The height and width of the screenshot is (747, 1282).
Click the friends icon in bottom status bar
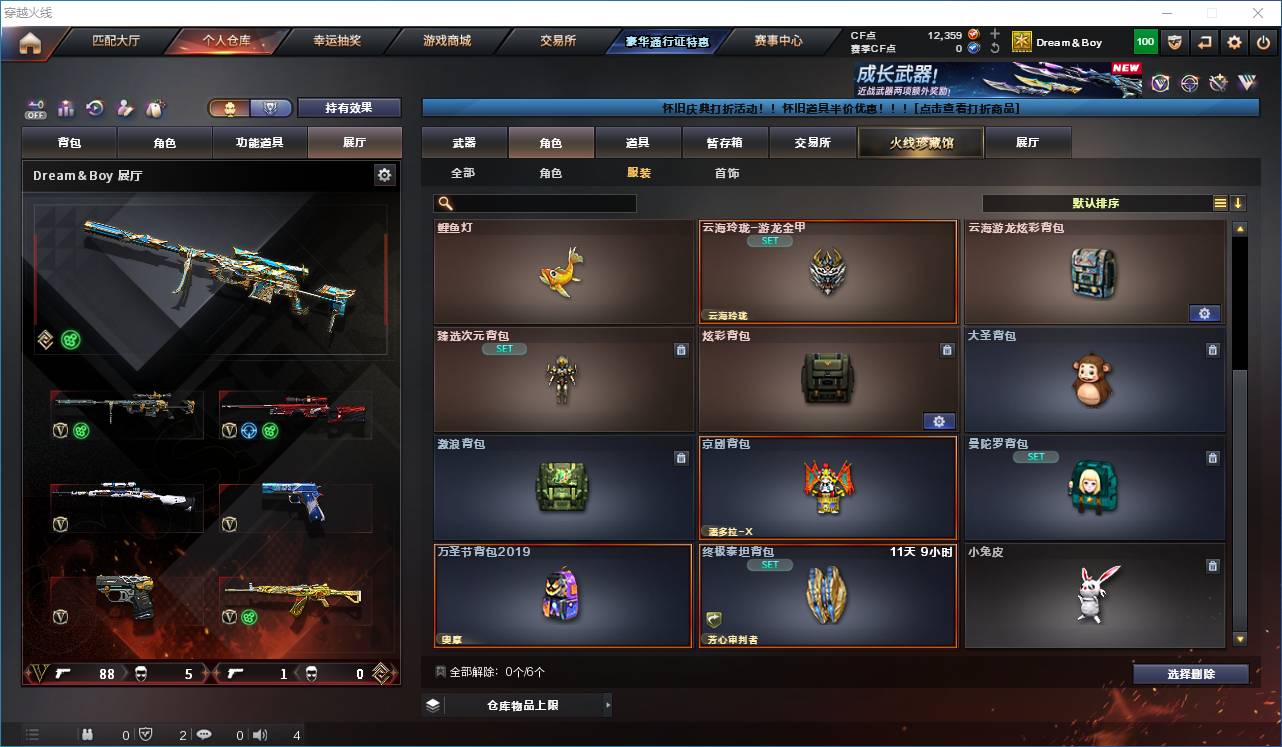pos(88,735)
